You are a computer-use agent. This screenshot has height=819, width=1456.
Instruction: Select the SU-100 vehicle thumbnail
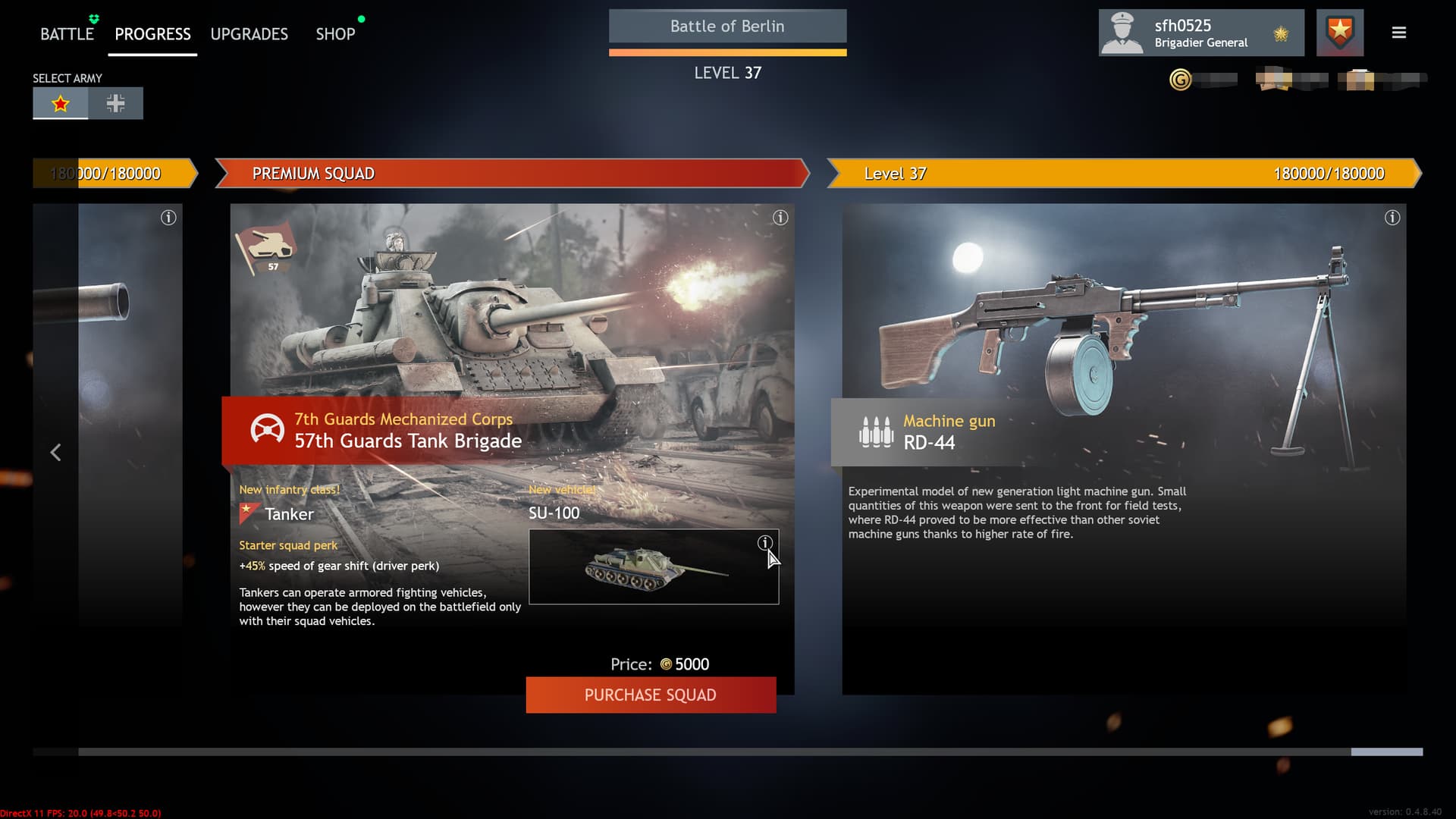coord(652,569)
